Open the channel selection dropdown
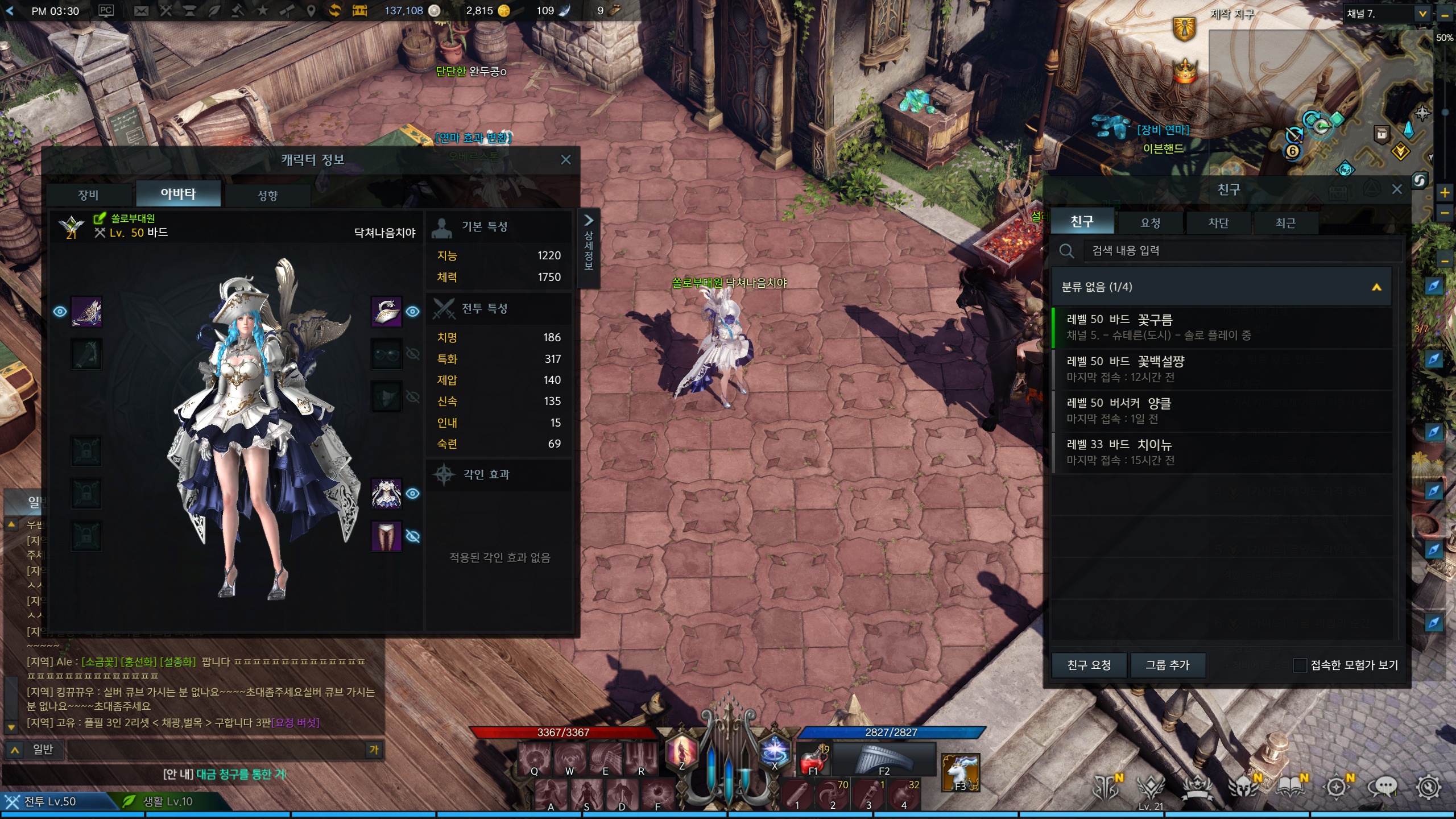The width and height of the screenshot is (1456, 819). click(x=1422, y=14)
